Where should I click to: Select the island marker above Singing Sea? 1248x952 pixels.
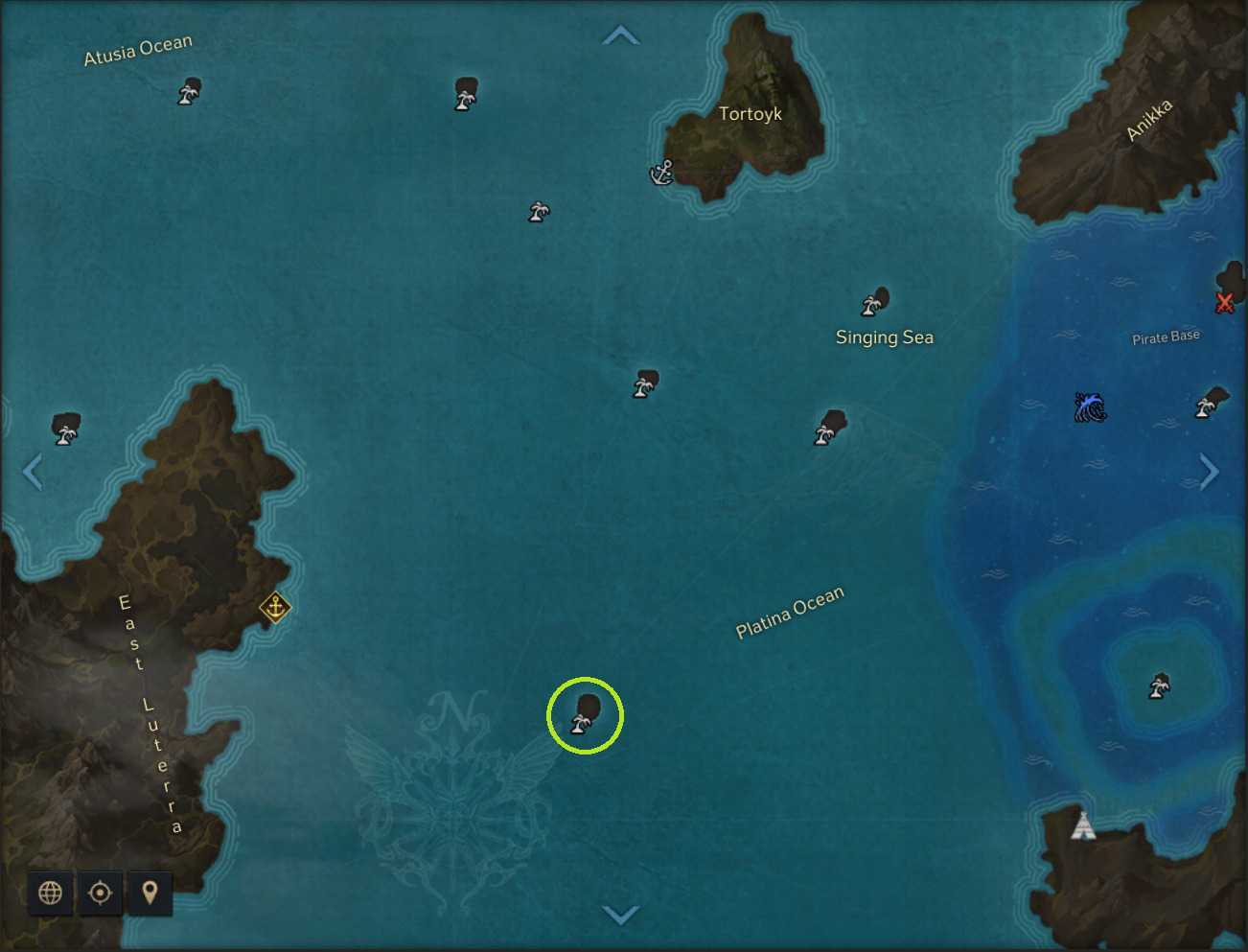click(x=874, y=302)
